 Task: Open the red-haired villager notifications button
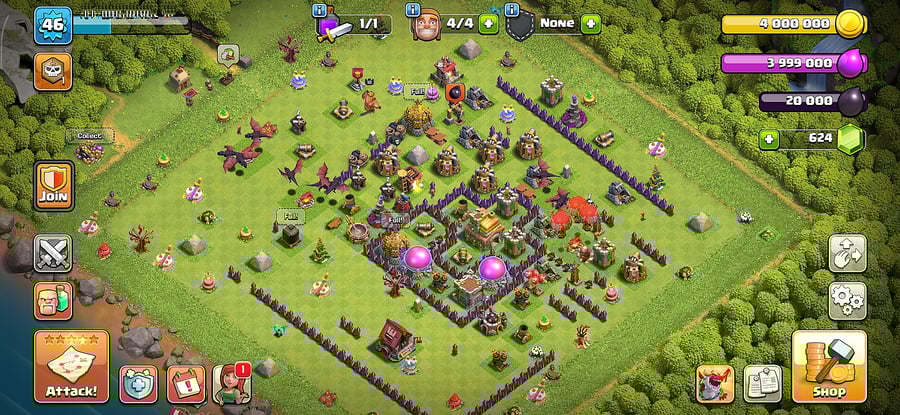point(231,384)
